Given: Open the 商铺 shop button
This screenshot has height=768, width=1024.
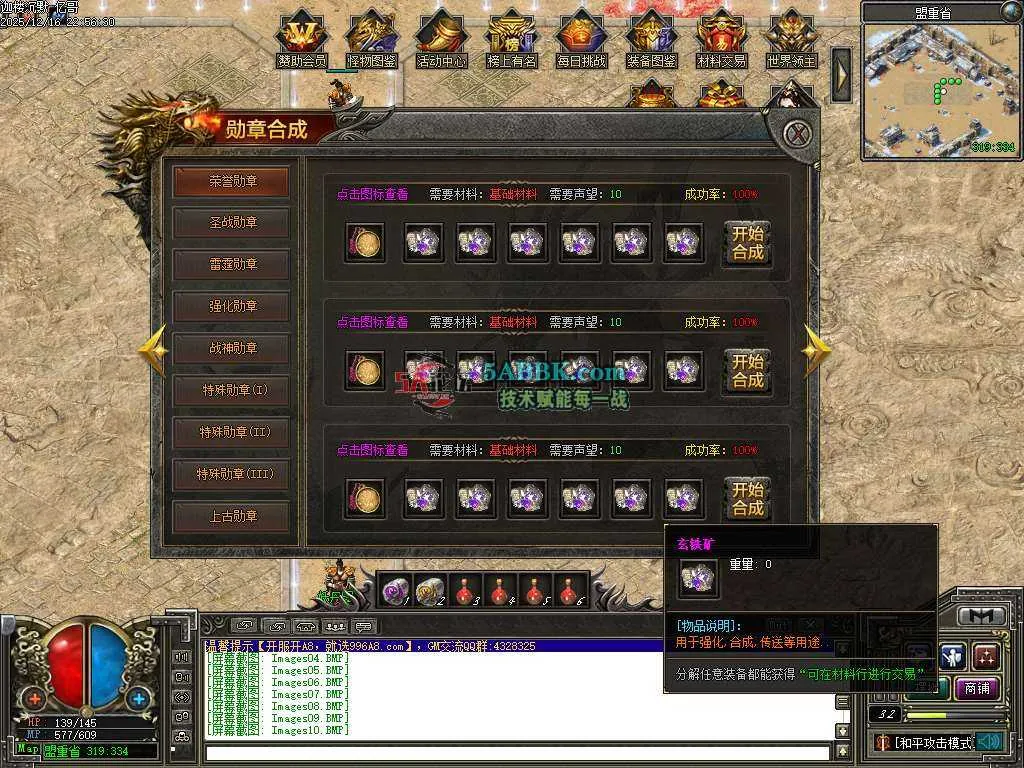Looking at the screenshot, I should pyautogui.click(x=977, y=688).
